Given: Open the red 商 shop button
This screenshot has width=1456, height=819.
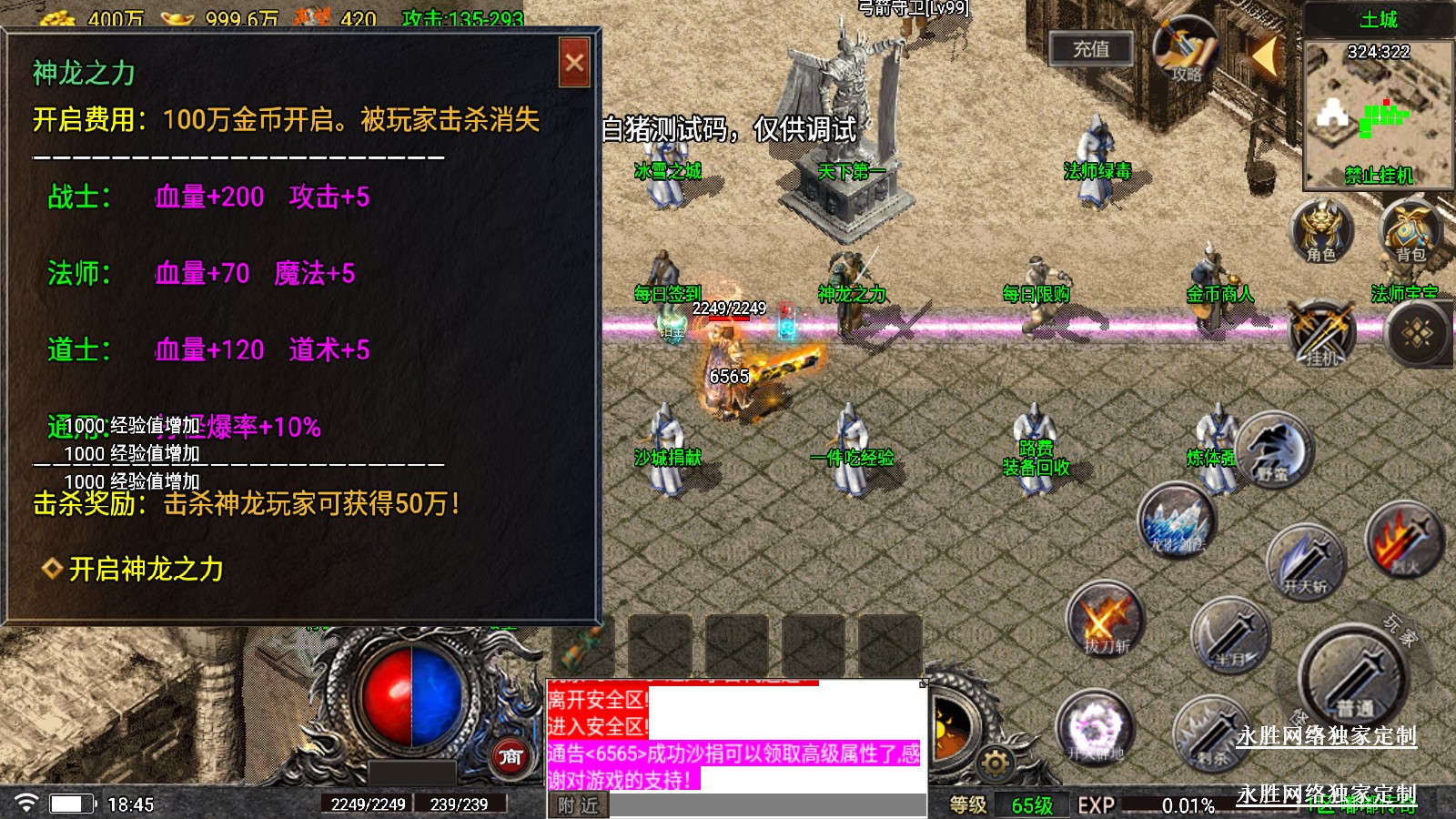Looking at the screenshot, I should (511, 755).
